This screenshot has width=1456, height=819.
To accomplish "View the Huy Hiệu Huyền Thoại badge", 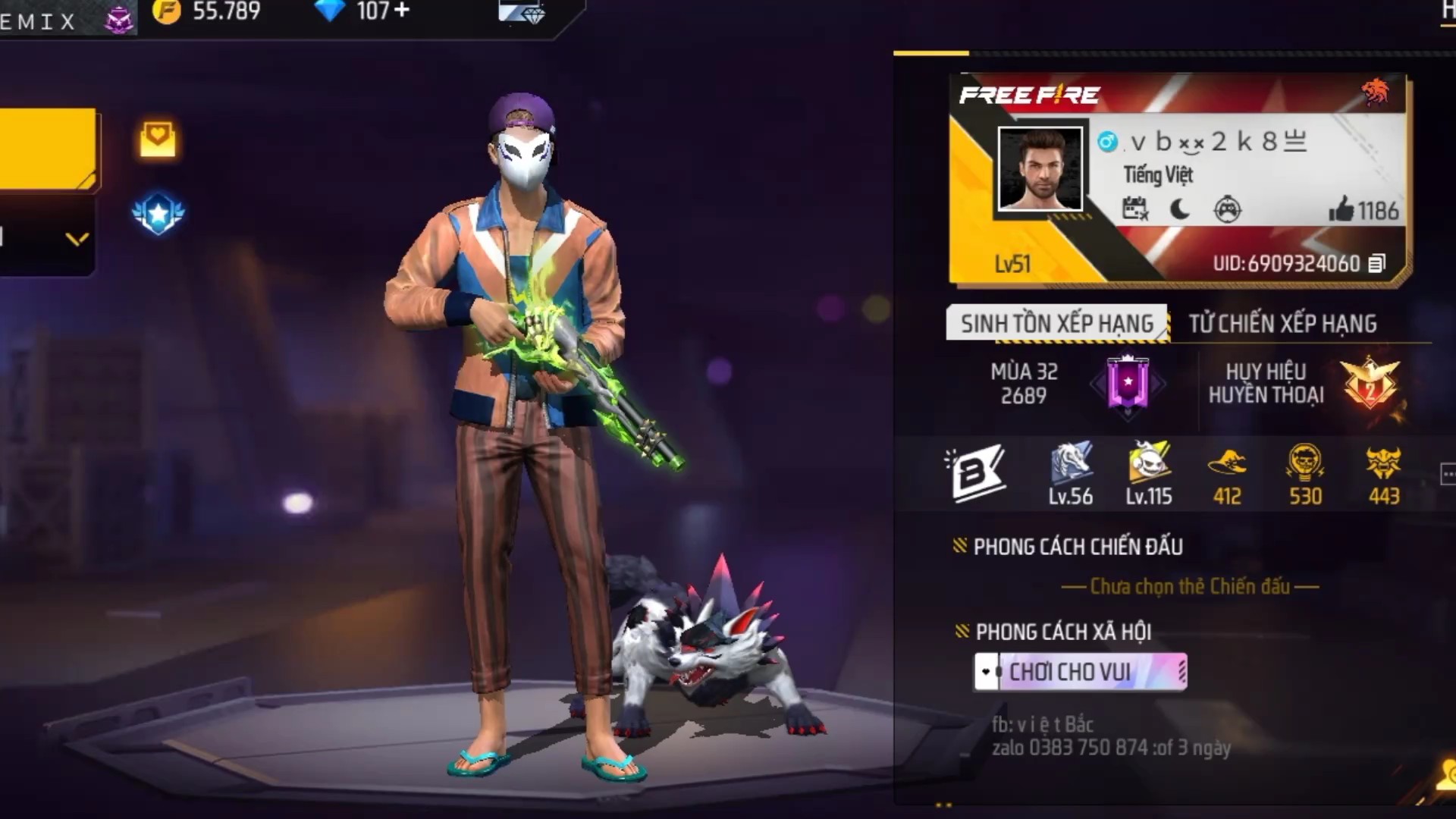I will click(1370, 383).
